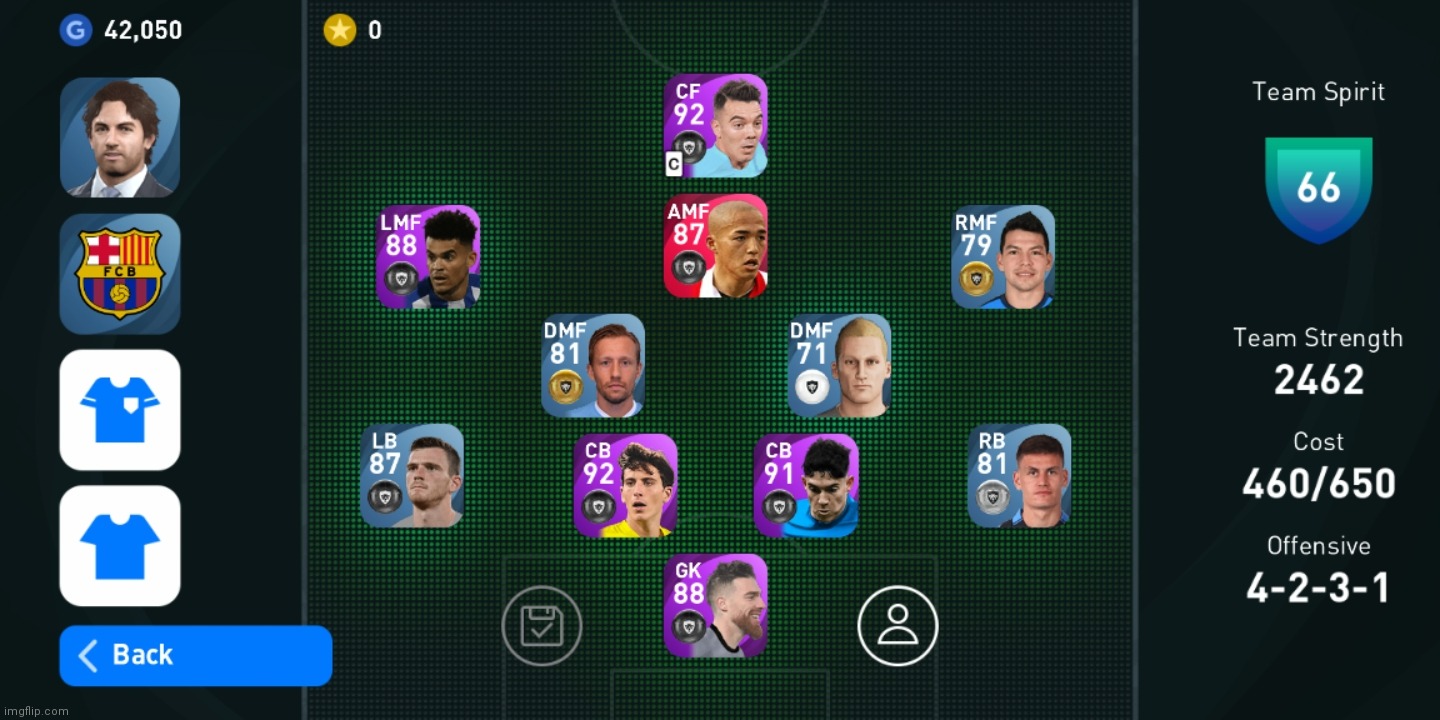Select the CF 92 captain card

pyautogui.click(x=716, y=126)
